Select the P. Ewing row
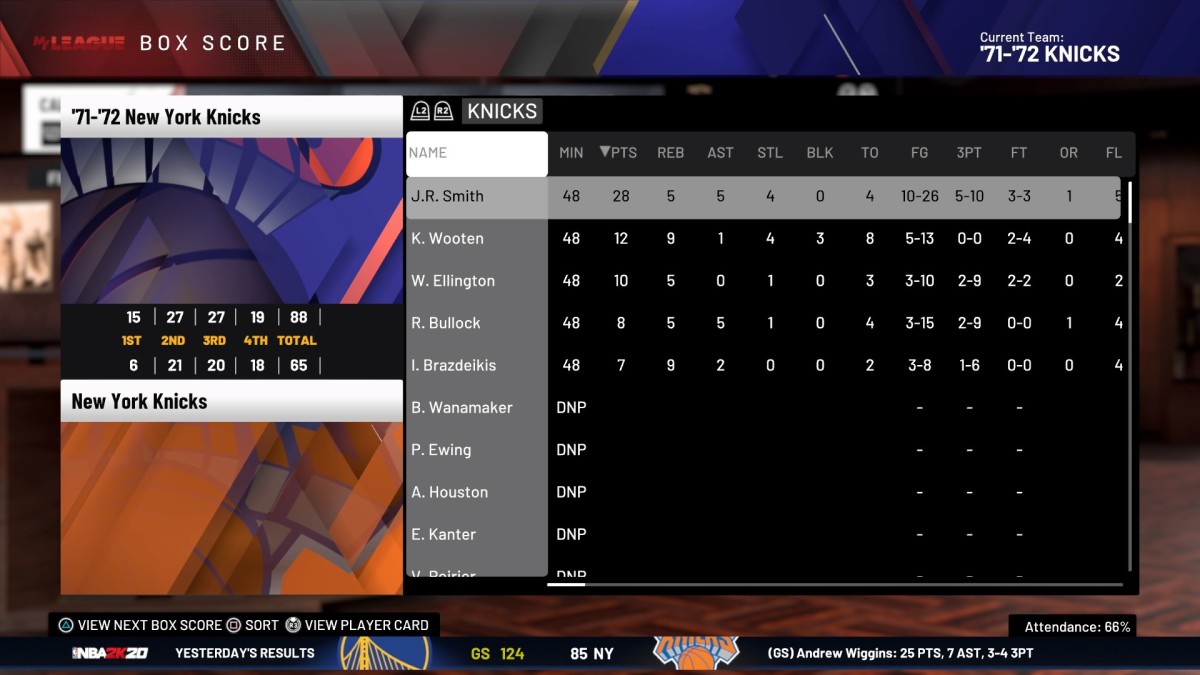This screenshot has width=1200, height=675. [x=441, y=450]
